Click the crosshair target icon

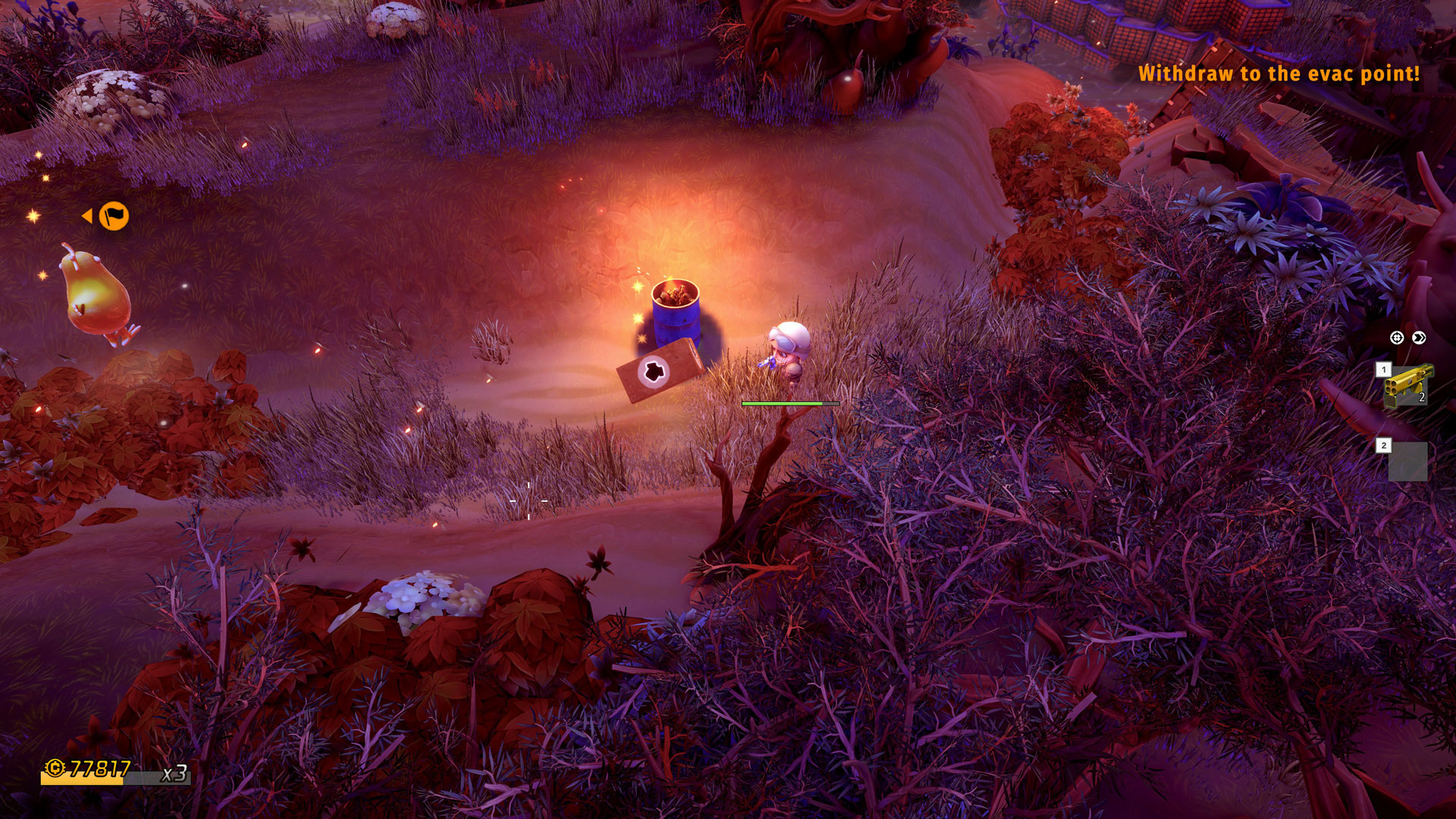(x=1397, y=337)
